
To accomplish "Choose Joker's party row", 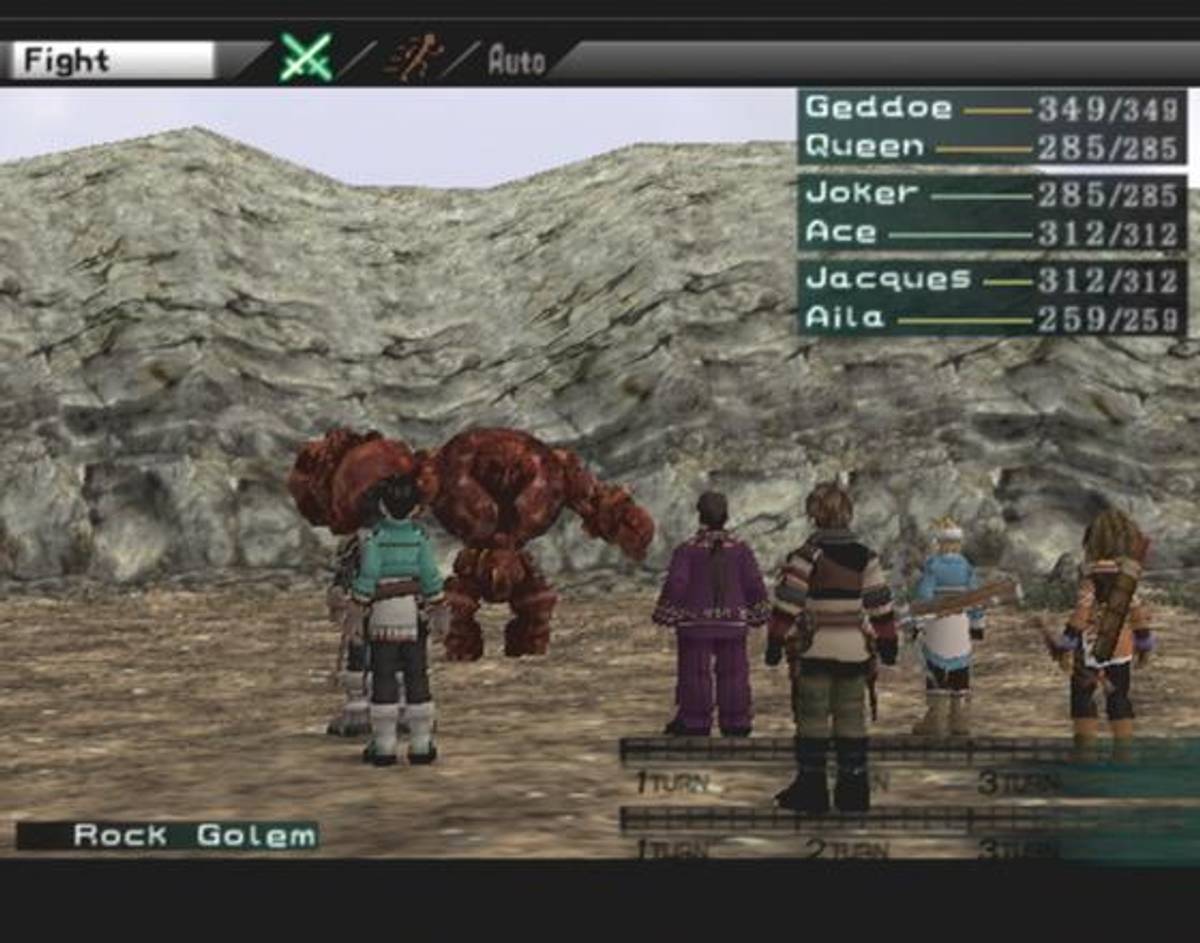I will (x=990, y=193).
